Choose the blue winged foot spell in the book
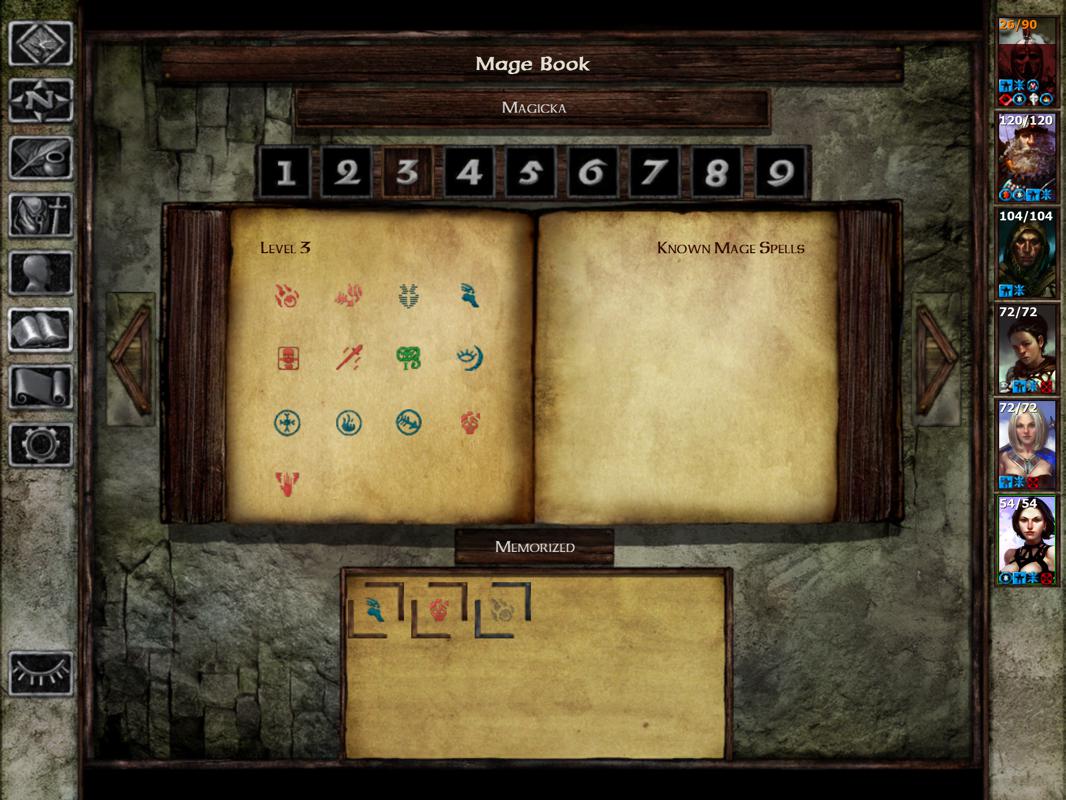The width and height of the screenshot is (1066, 800). pyautogui.click(x=469, y=295)
